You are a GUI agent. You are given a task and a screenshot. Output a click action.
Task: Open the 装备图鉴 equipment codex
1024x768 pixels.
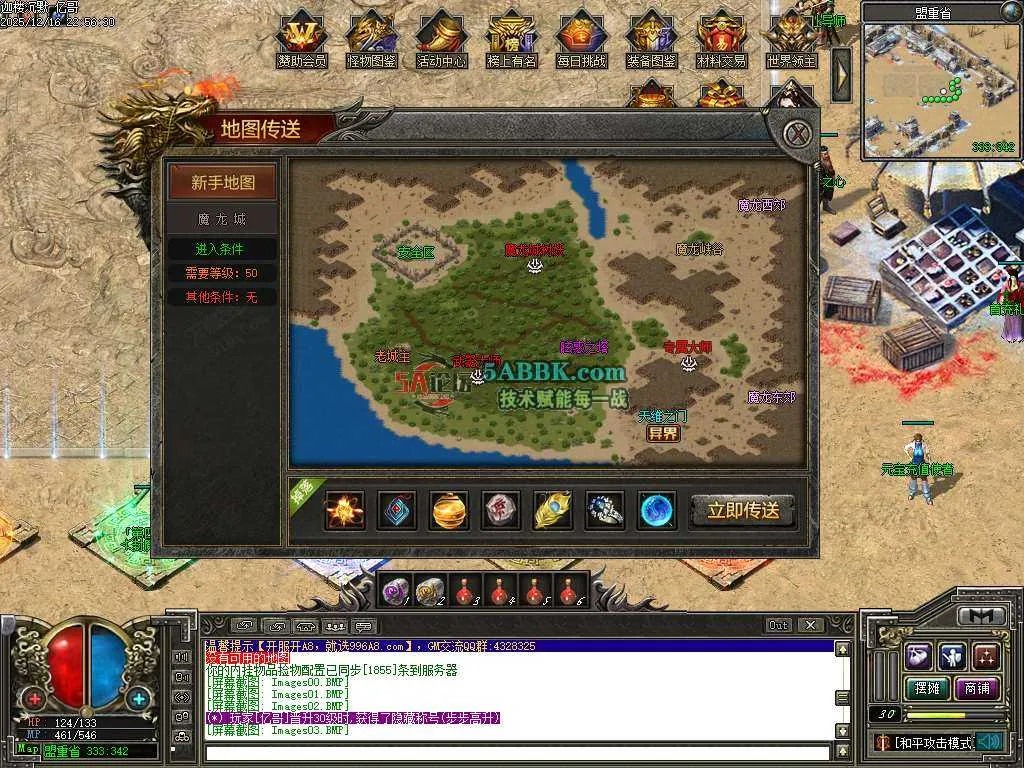[652, 40]
